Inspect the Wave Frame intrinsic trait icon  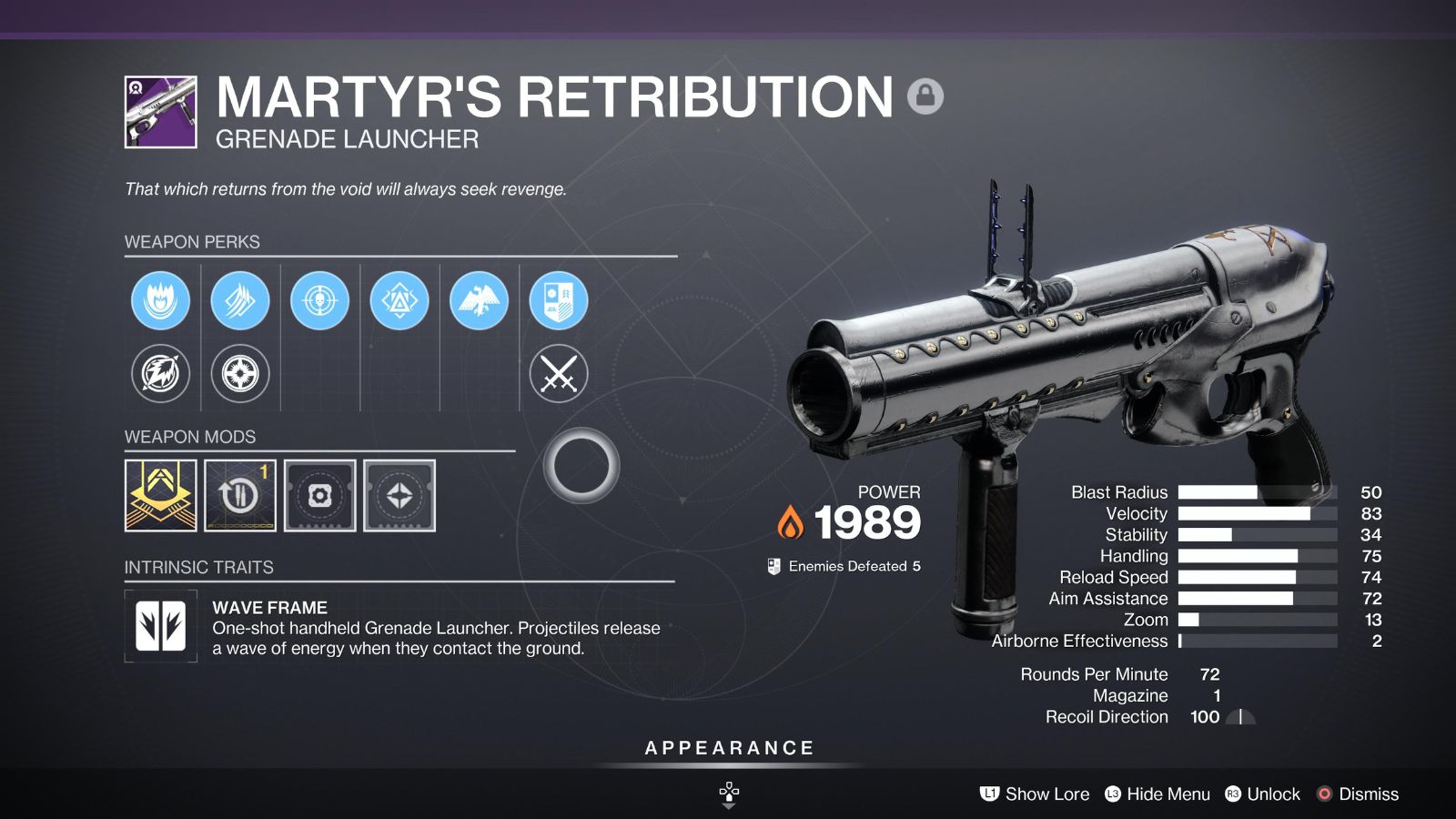click(x=160, y=626)
